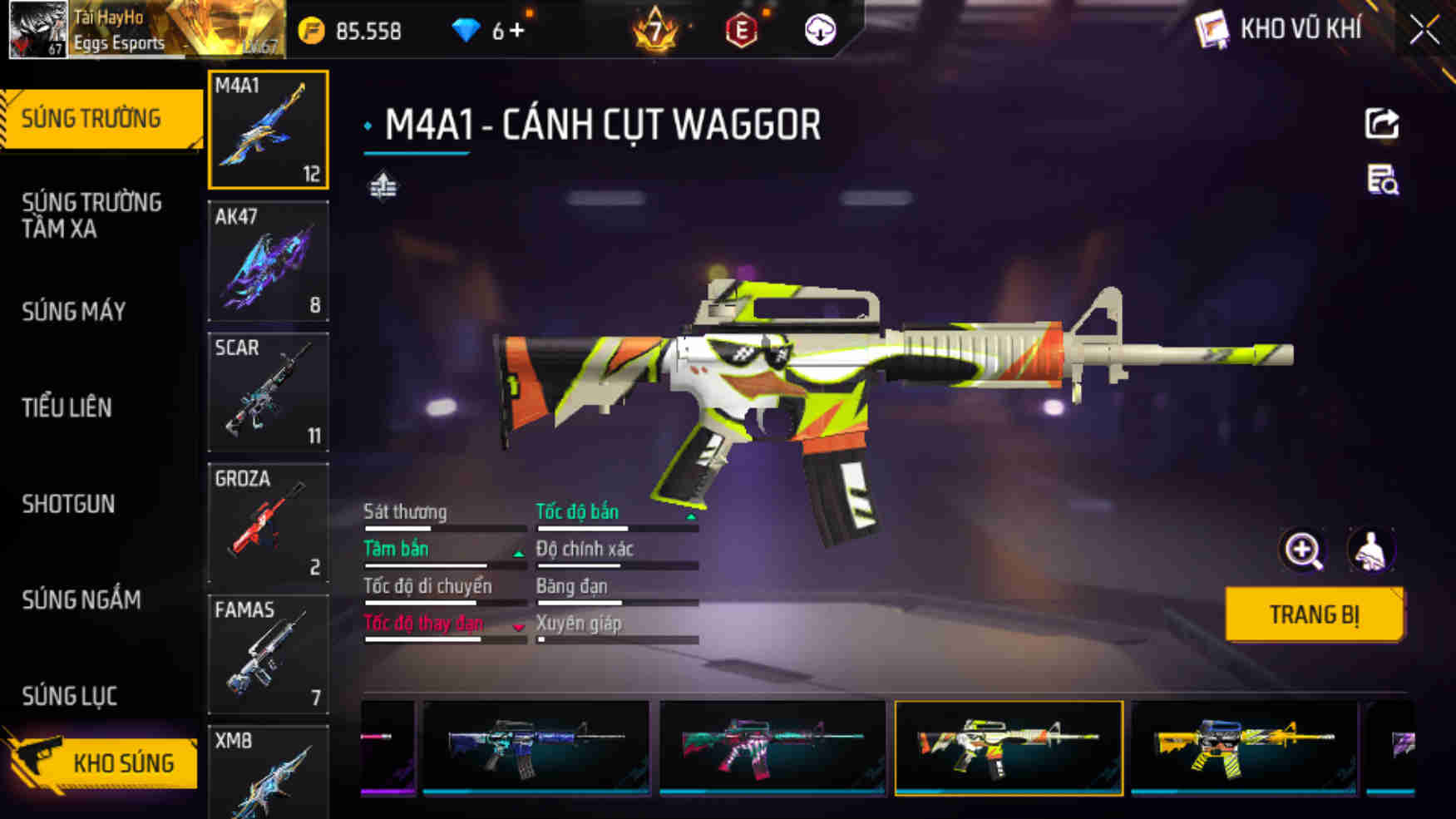Zoom in with the magnifier plus icon
The width and height of the screenshot is (1456, 819).
pos(1302,550)
